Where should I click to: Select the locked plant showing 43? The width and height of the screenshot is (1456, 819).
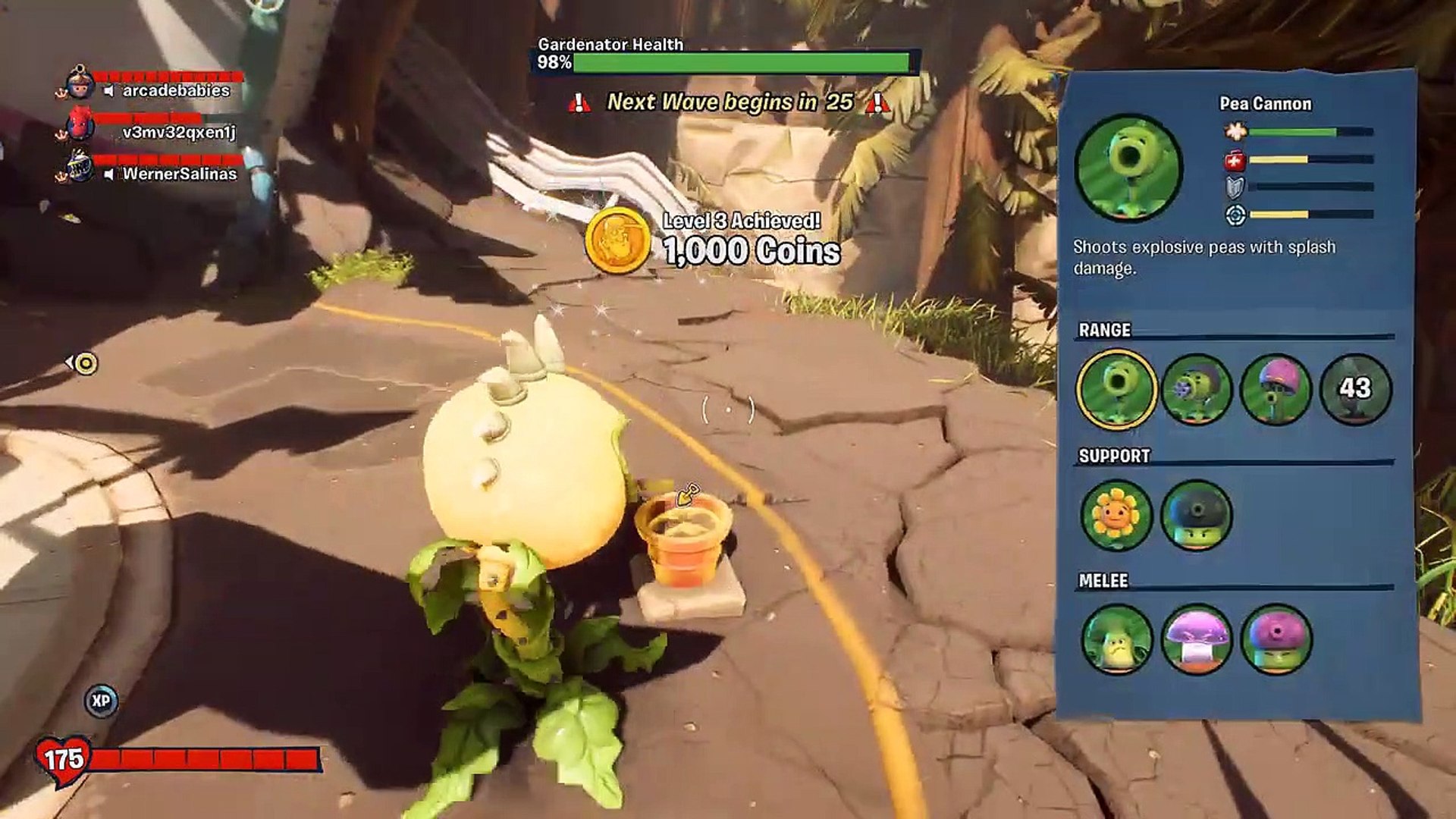click(1355, 389)
